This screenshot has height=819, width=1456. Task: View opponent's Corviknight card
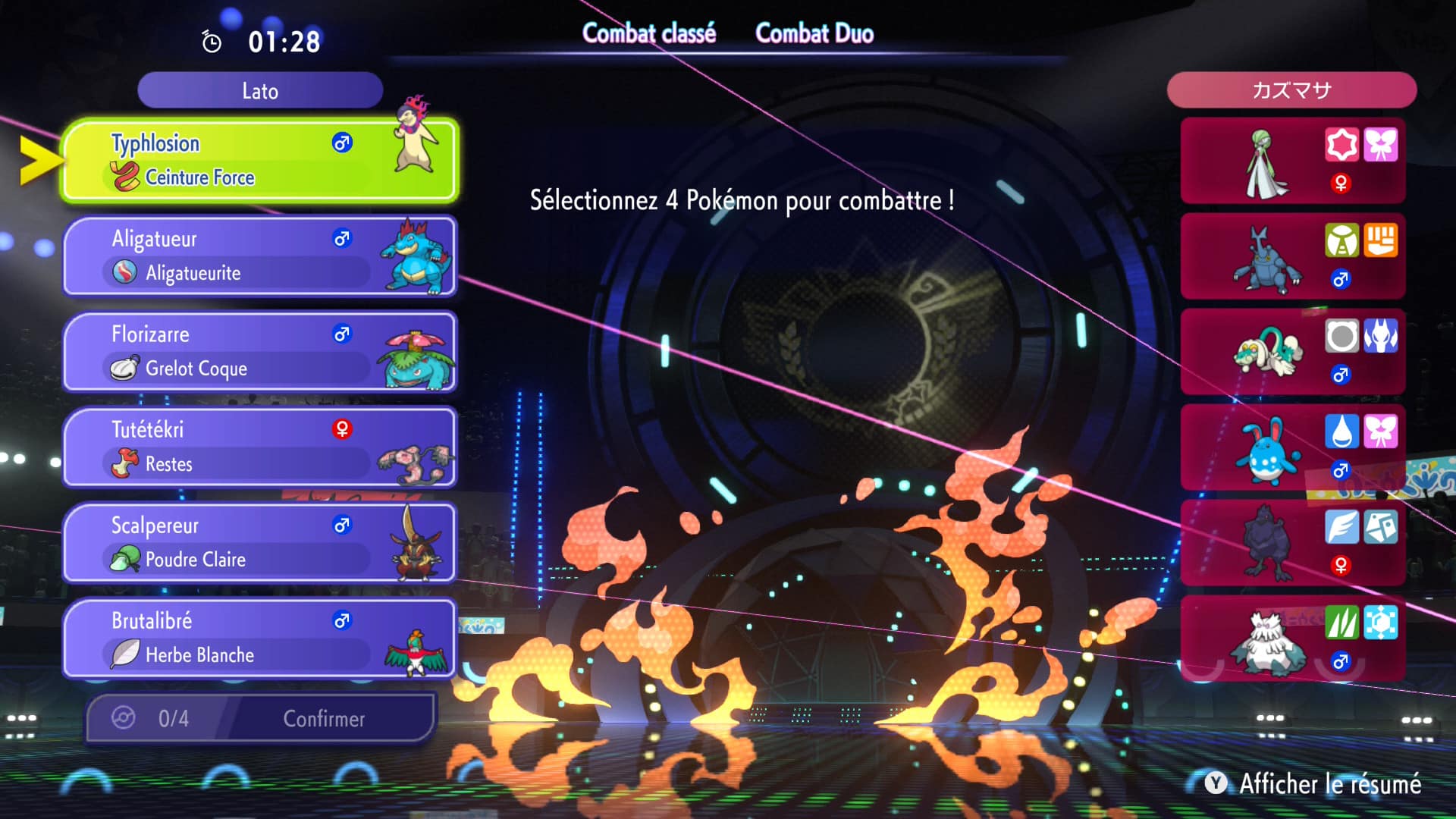click(1292, 543)
